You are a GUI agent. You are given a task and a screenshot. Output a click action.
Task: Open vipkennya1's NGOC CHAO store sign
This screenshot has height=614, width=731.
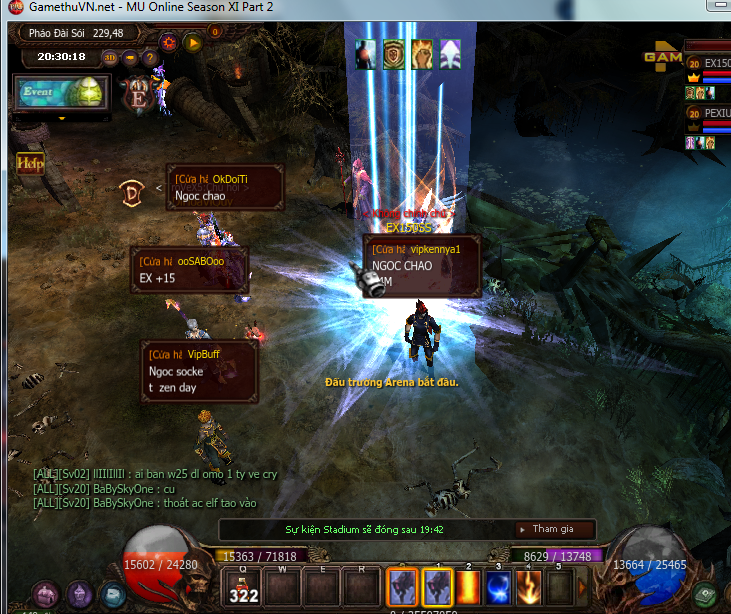tap(421, 265)
